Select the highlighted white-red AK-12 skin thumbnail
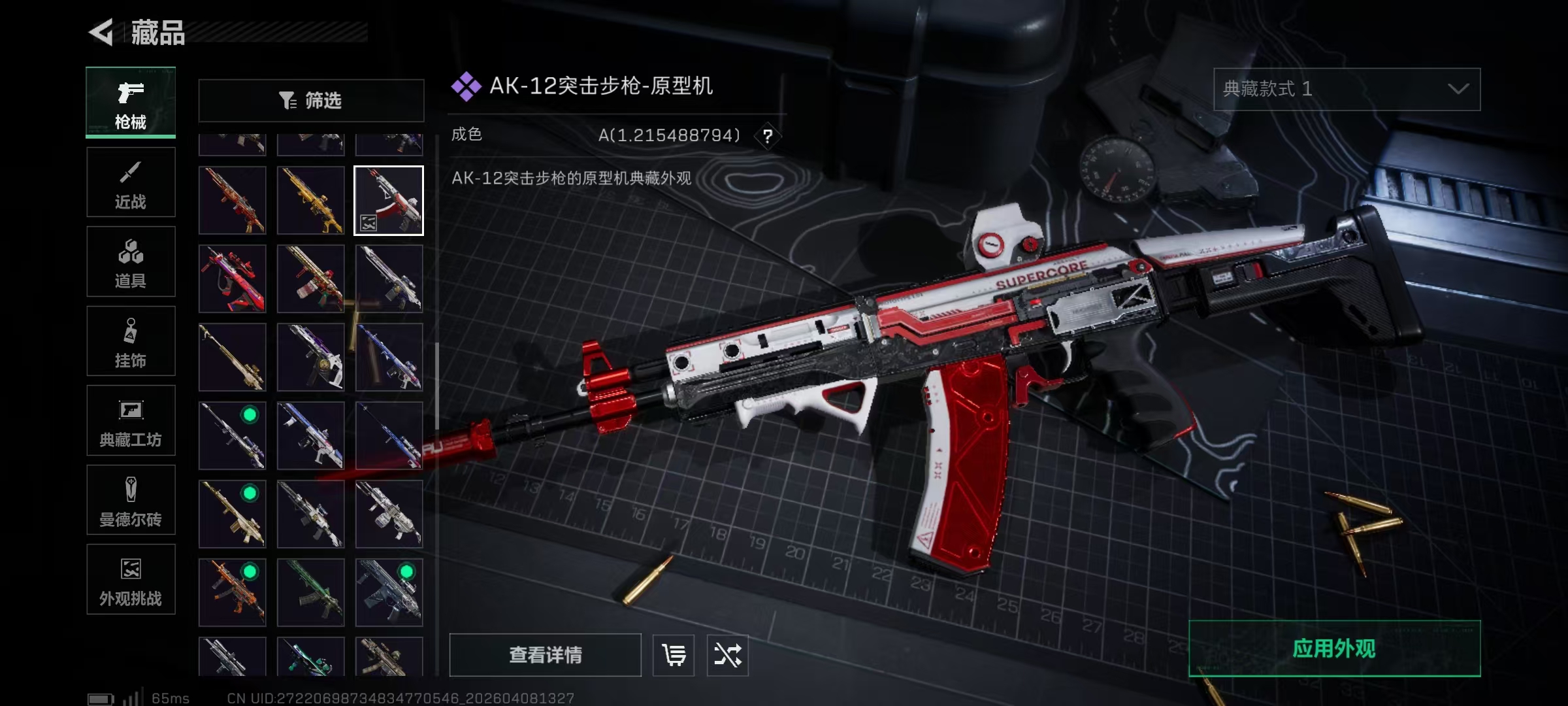The width and height of the screenshot is (1568, 706). pyautogui.click(x=389, y=201)
